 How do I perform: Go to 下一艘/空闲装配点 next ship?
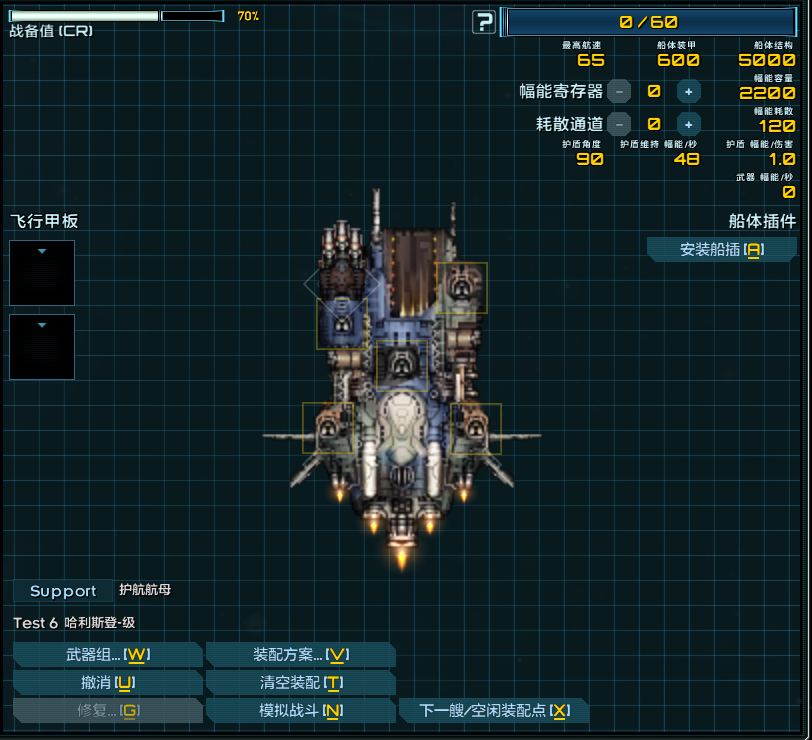click(x=493, y=711)
